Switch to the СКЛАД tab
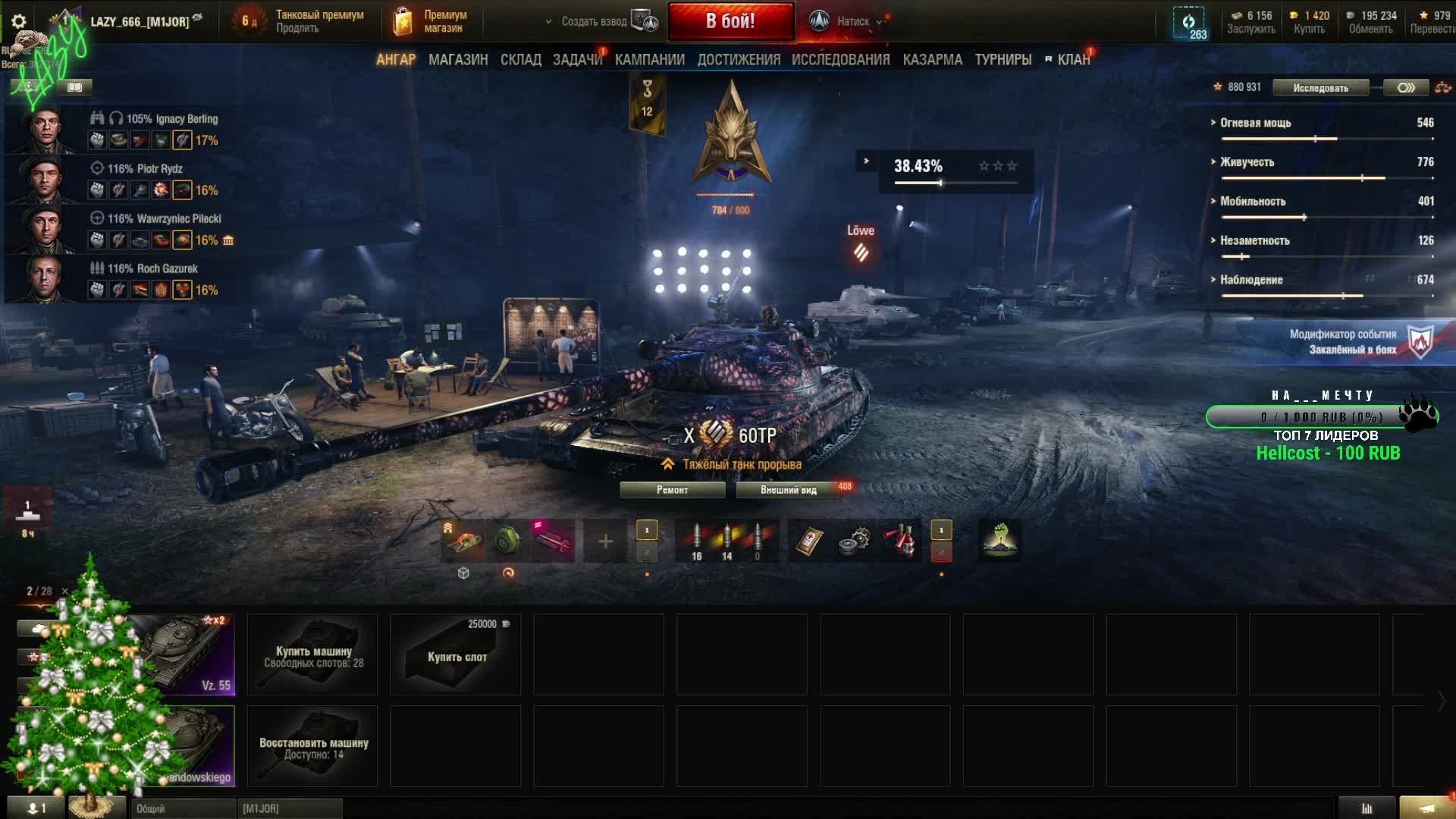The width and height of the screenshot is (1456, 819). coord(520,60)
